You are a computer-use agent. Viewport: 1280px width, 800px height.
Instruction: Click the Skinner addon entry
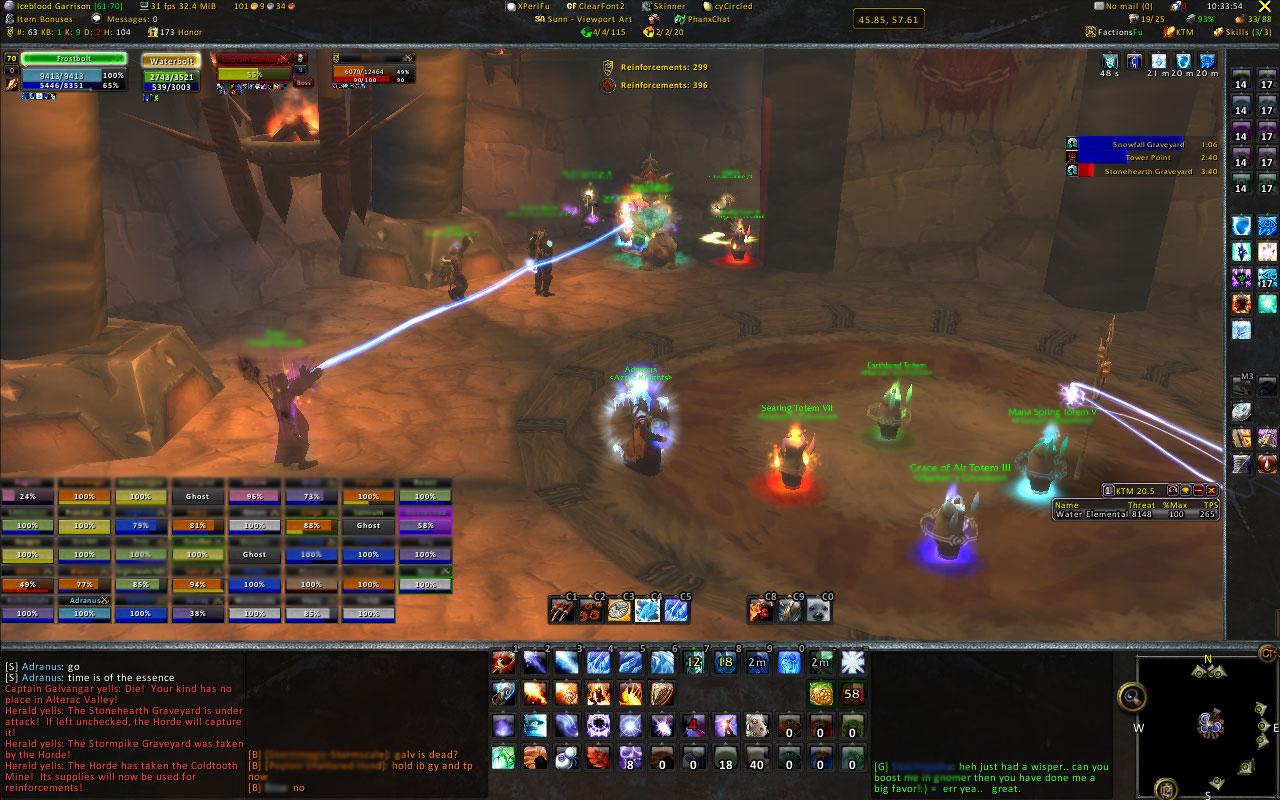(x=664, y=6)
